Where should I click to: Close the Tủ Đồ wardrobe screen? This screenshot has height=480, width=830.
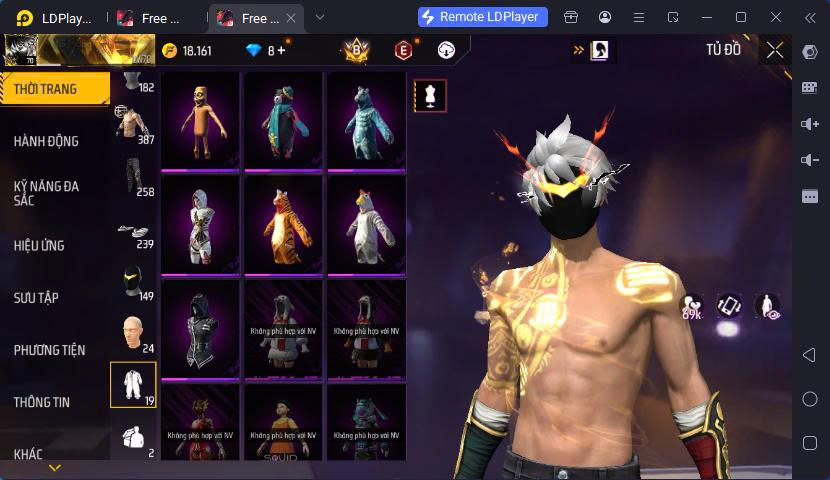point(775,50)
